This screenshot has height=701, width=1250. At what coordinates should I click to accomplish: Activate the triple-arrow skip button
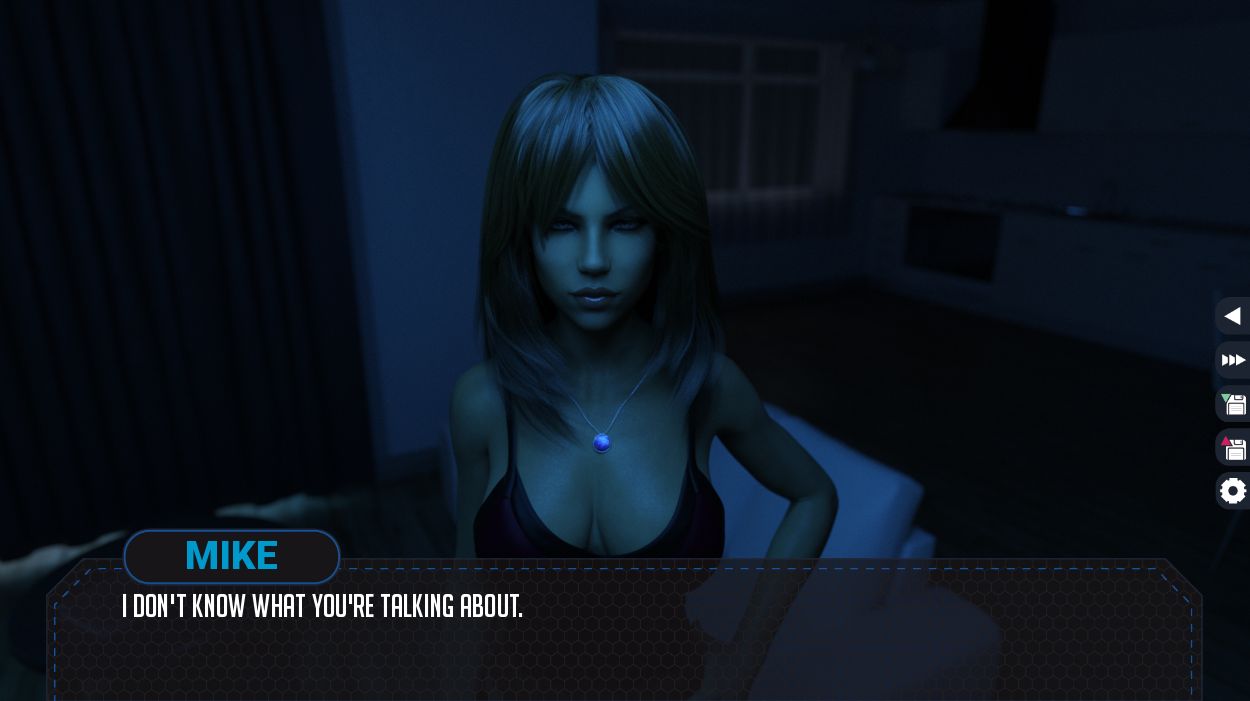click(1233, 360)
